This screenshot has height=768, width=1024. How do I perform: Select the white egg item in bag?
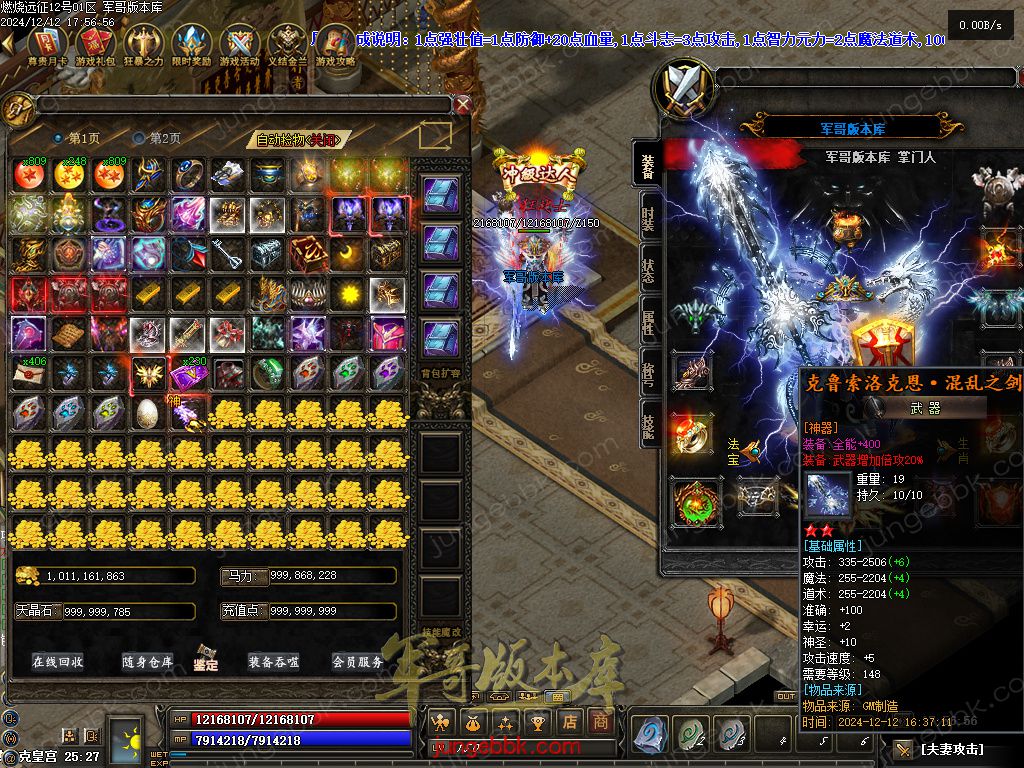146,411
